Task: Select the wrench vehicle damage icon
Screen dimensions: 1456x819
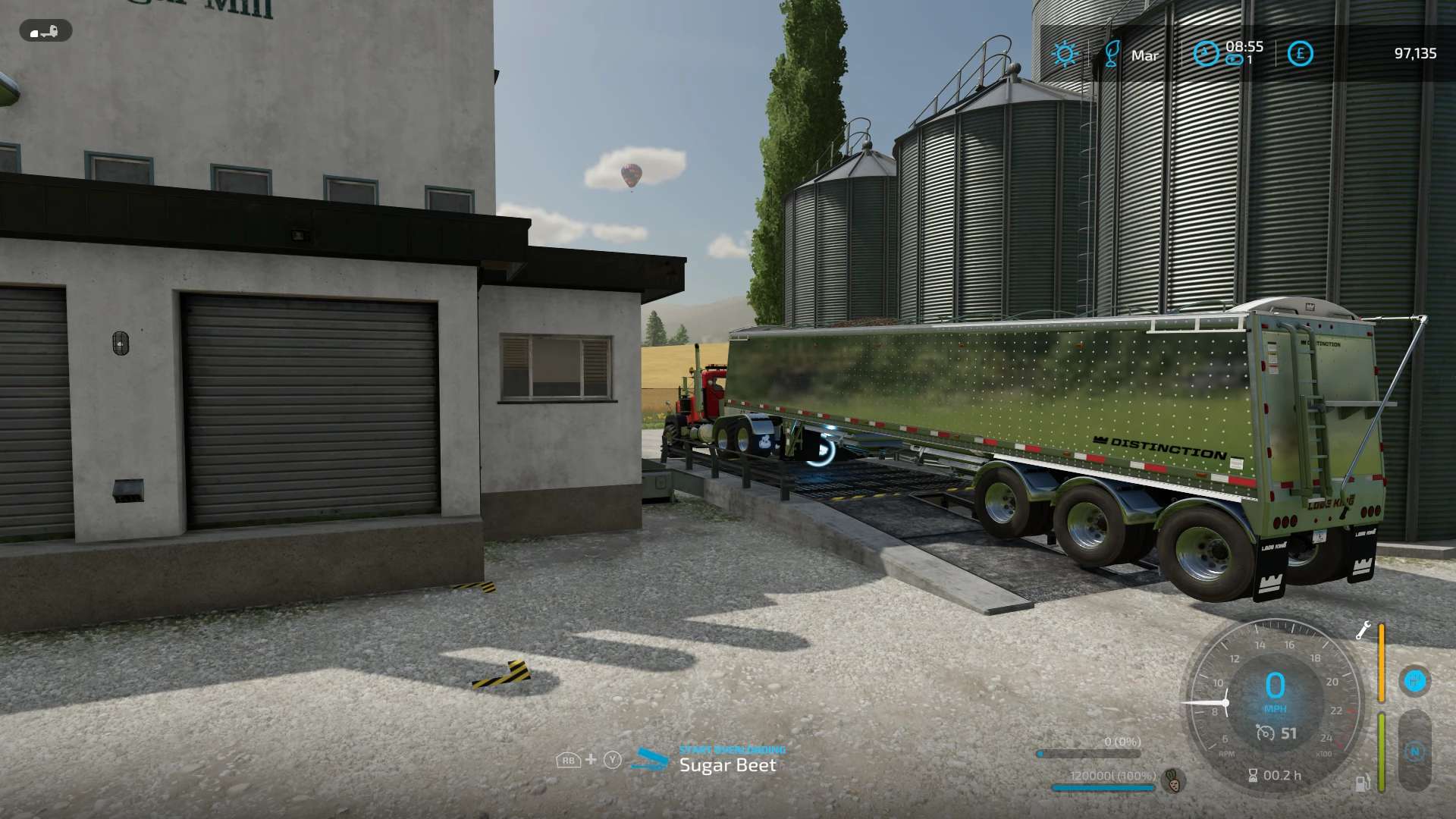Action: click(x=1363, y=630)
